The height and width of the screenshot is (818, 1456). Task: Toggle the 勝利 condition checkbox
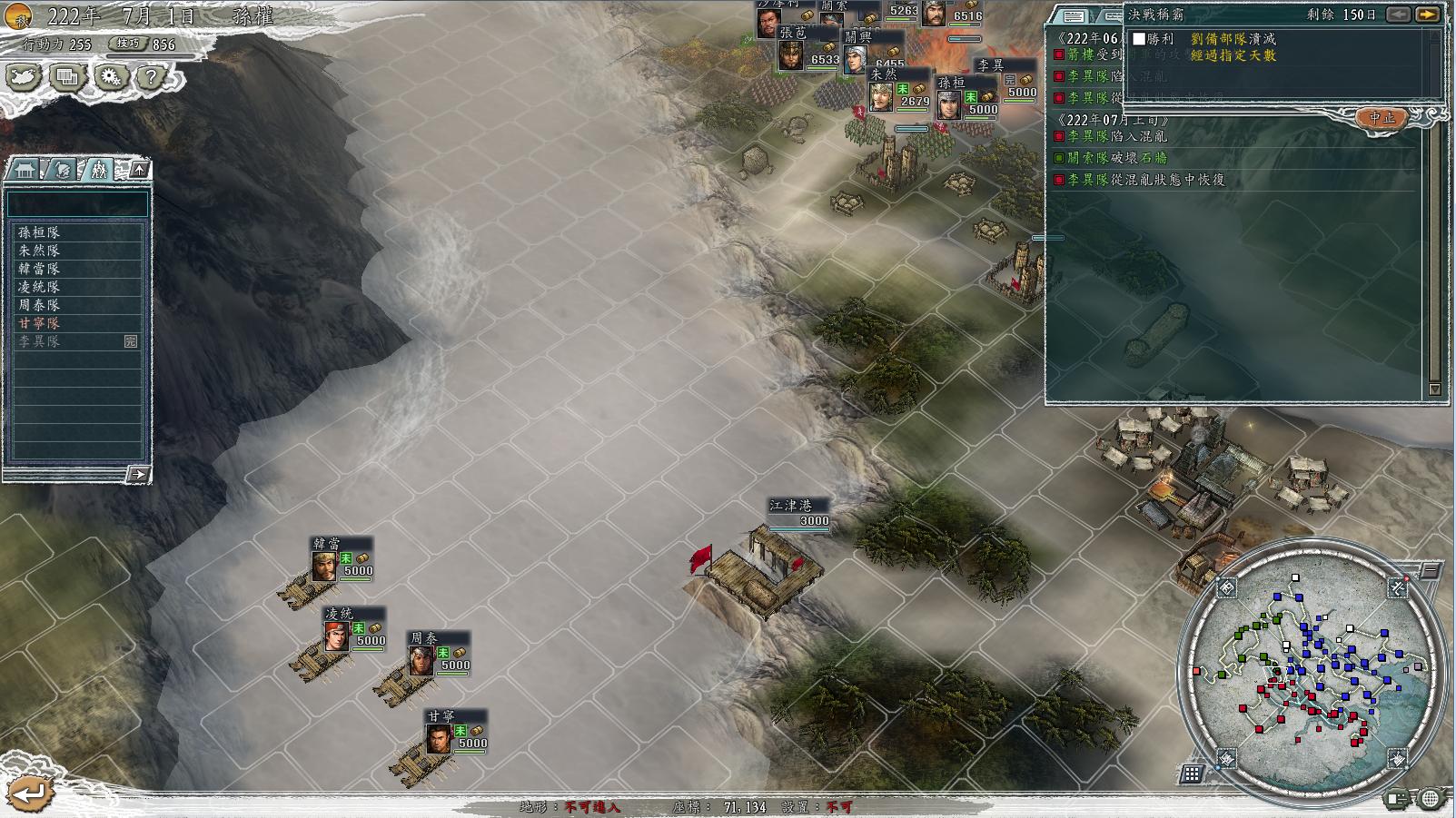[1138, 39]
